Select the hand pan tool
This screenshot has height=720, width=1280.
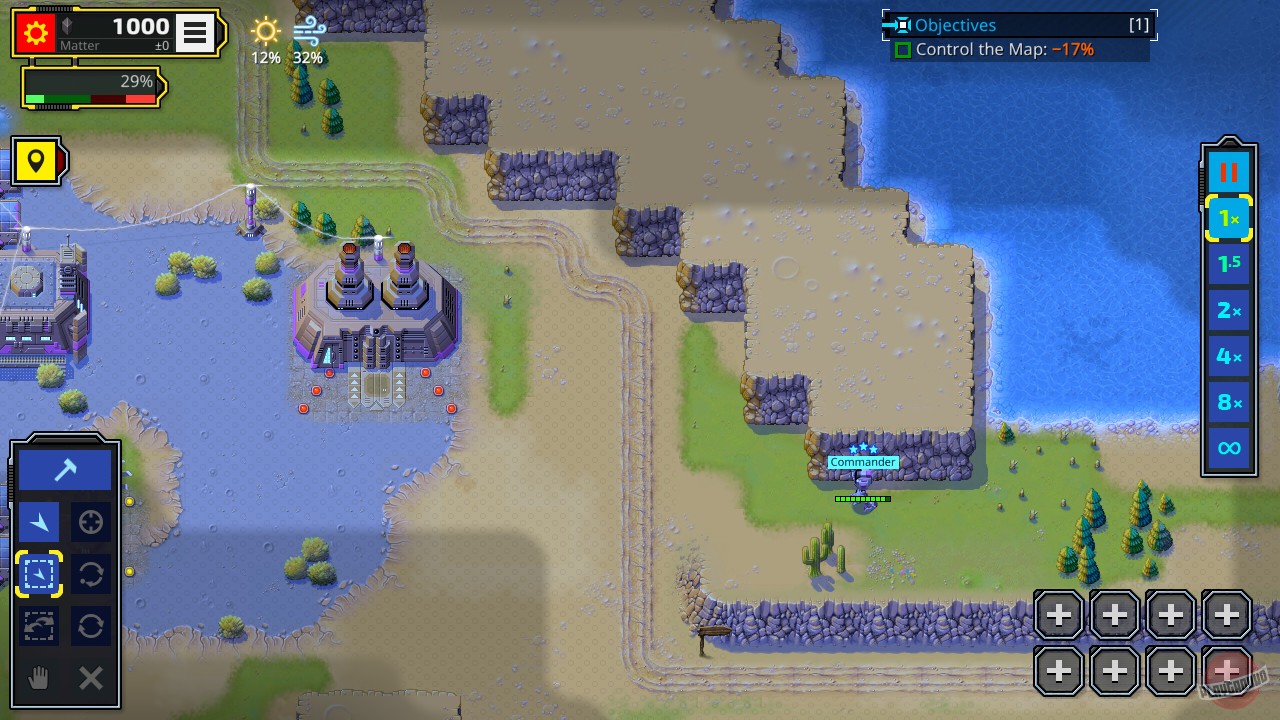click(x=38, y=678)
